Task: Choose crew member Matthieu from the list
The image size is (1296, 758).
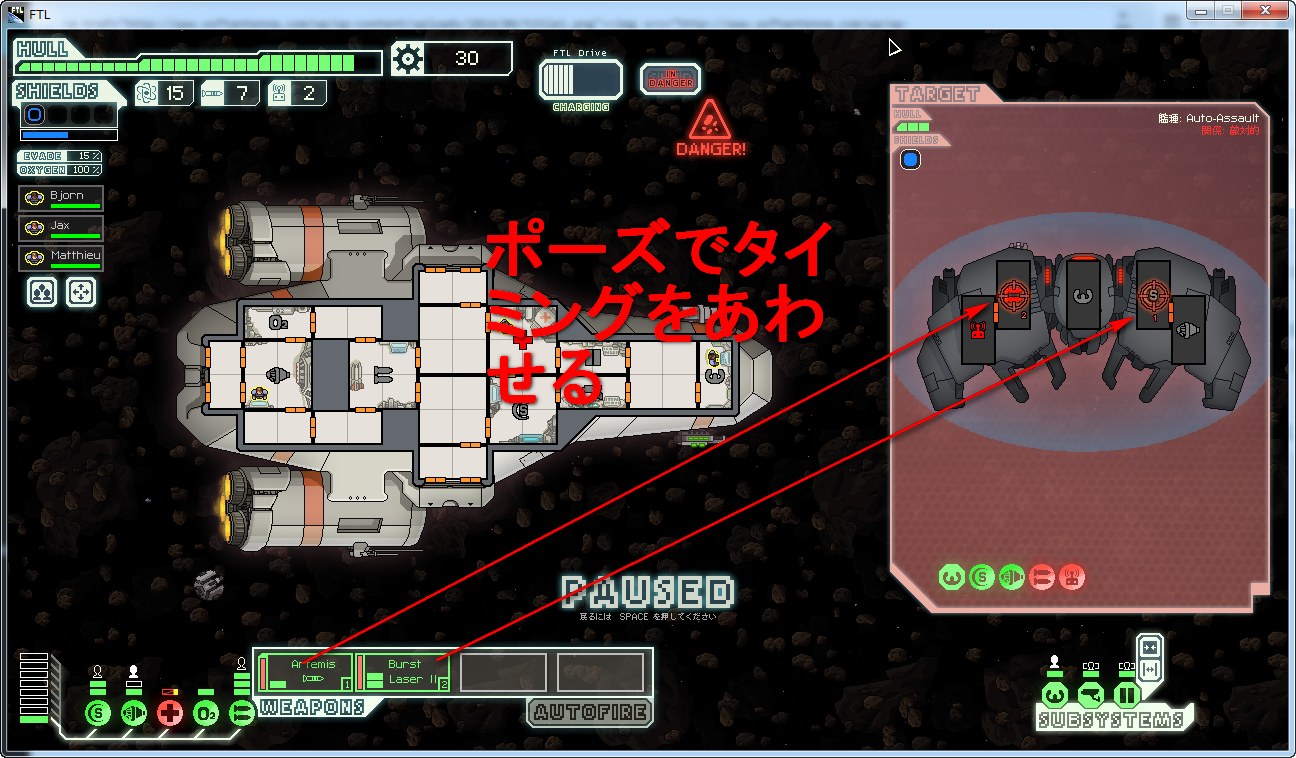Action: (61, 258)
